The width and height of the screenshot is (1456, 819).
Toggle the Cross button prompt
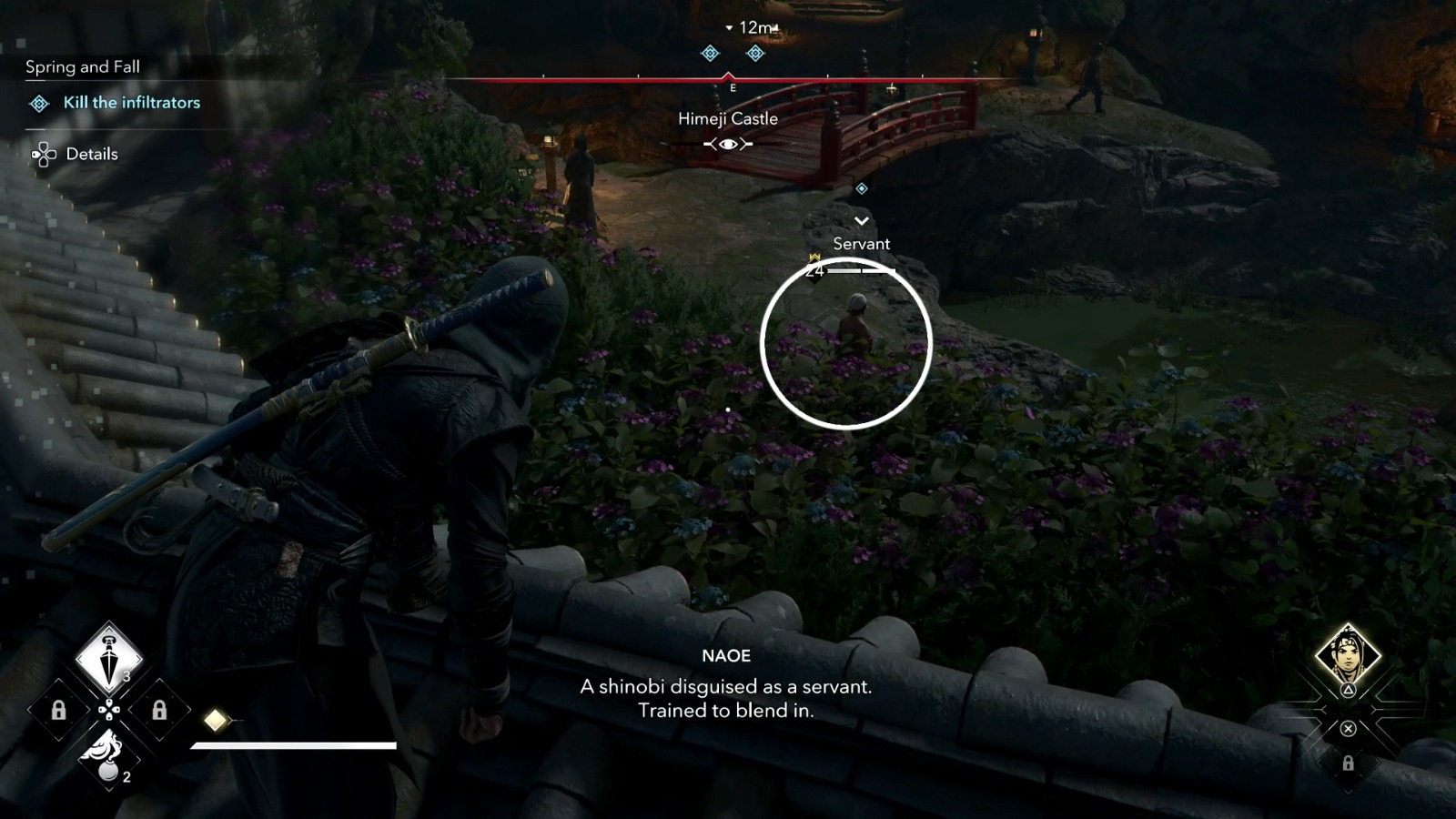[1349, 728]
